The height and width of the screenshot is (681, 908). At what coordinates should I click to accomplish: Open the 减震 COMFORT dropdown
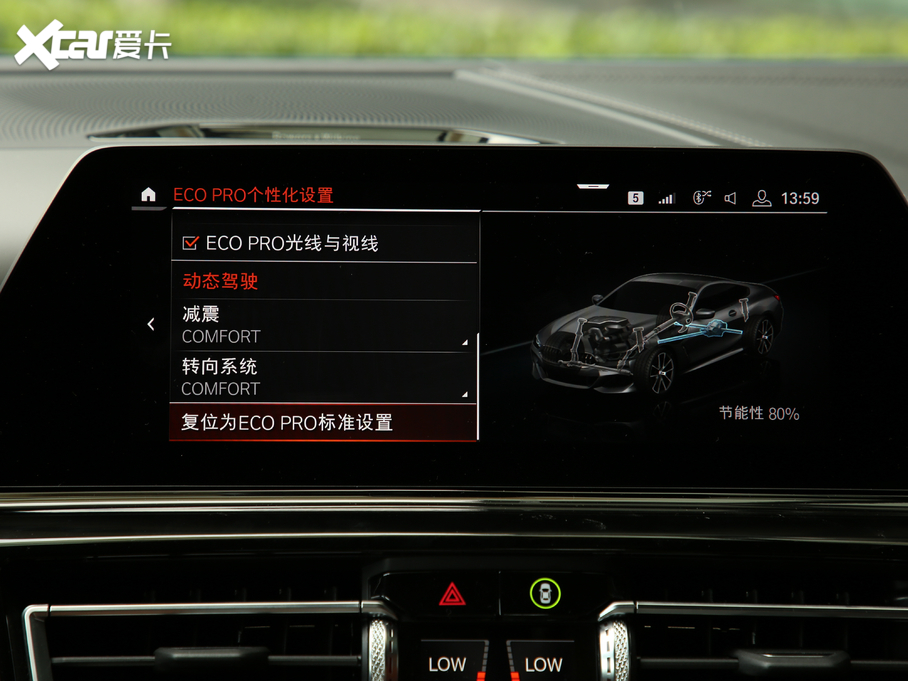(324, 326)
